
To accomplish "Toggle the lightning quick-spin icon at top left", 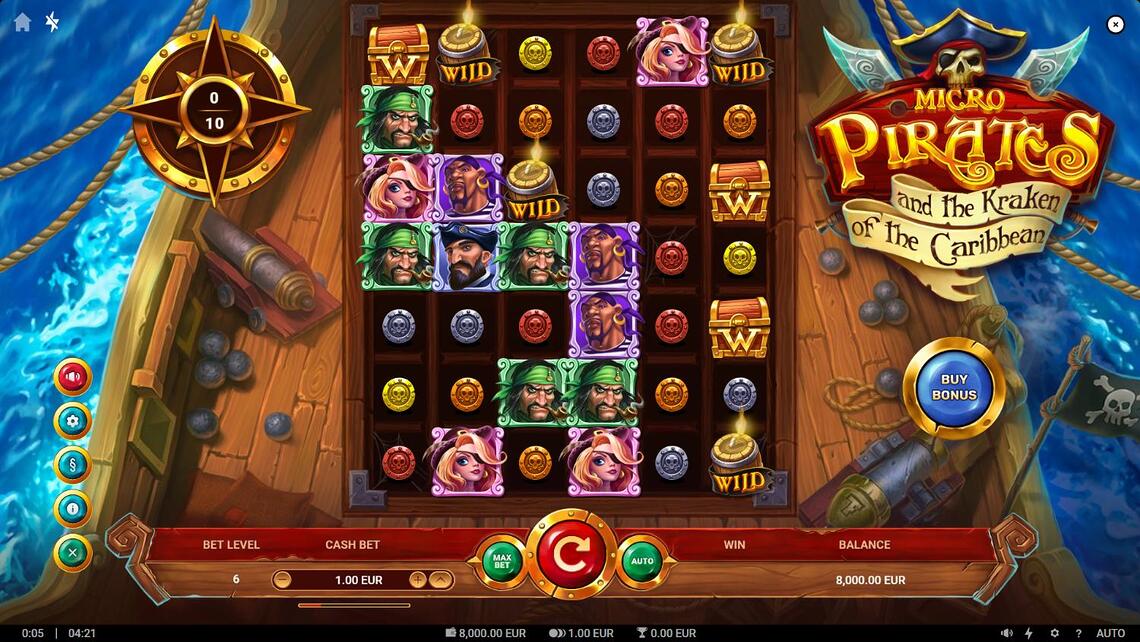I will (52, 22).
